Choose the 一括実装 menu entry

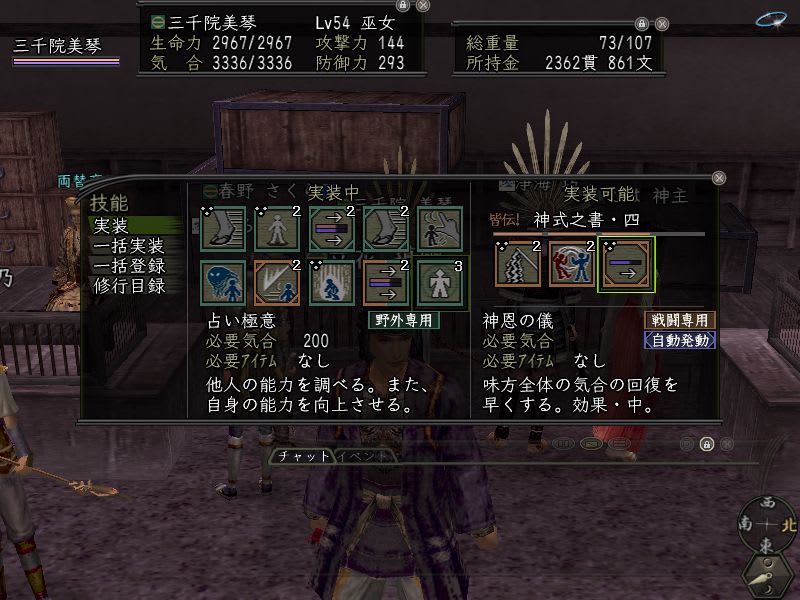click(x=127, y=246)
